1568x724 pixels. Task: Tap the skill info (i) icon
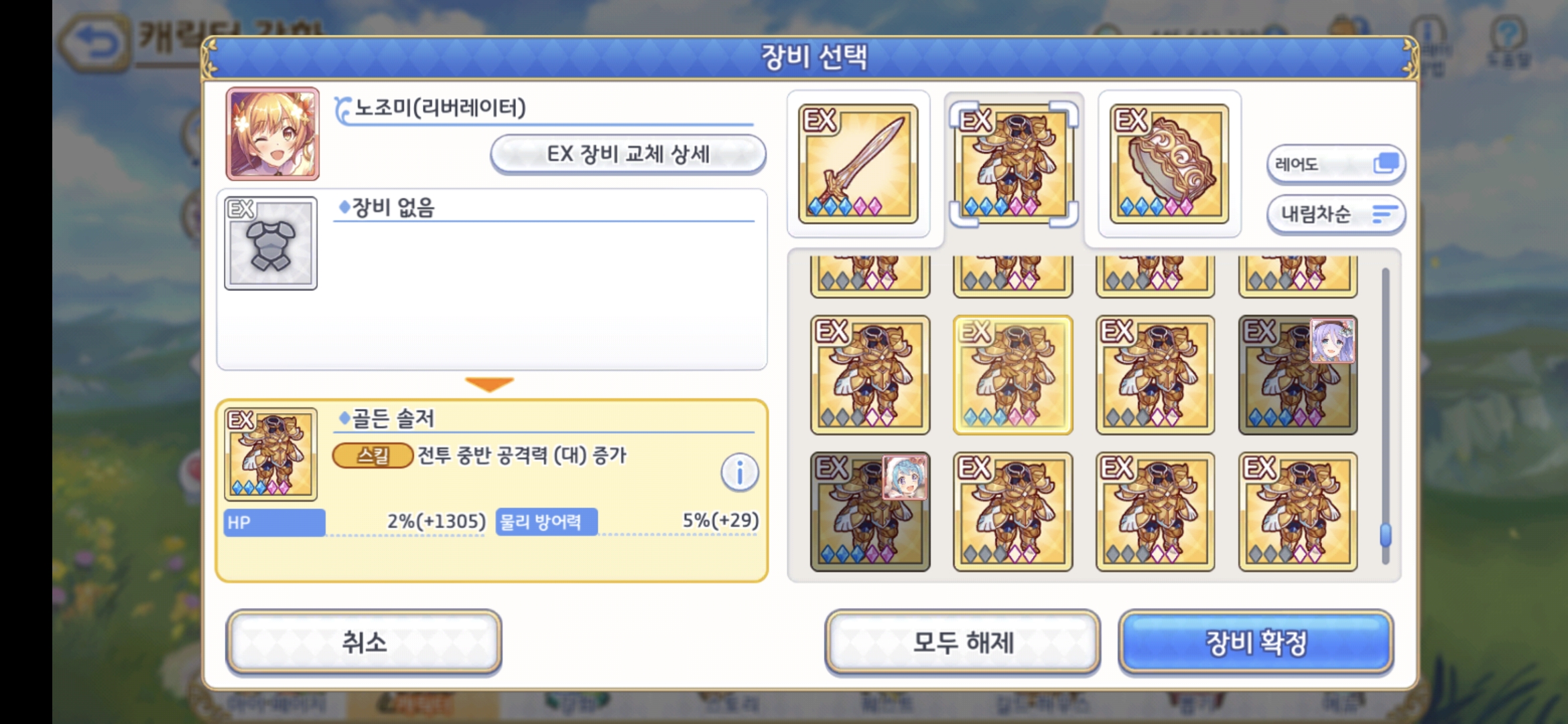739,471
